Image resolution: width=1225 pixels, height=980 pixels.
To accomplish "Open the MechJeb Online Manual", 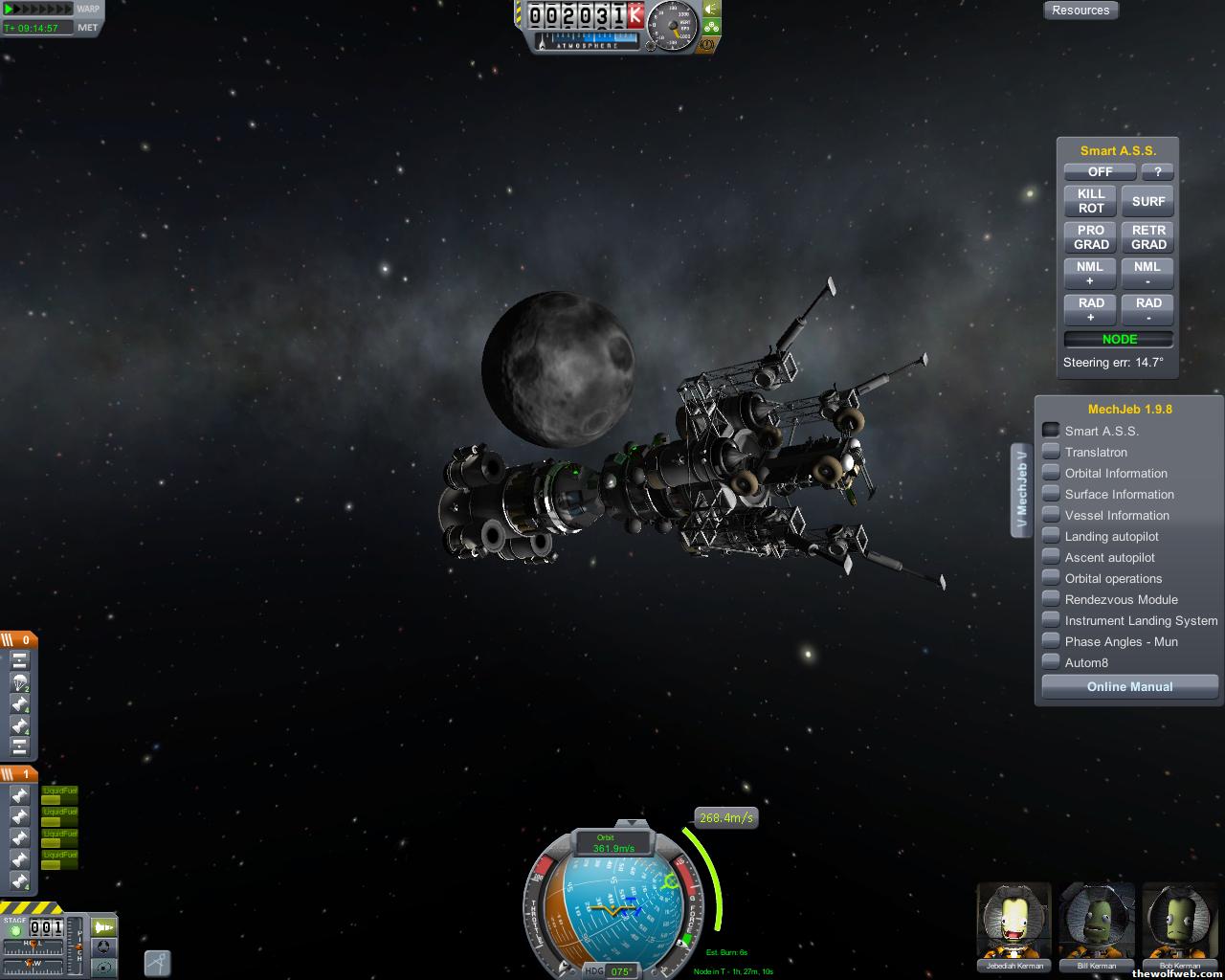I will click(1129, 686).
